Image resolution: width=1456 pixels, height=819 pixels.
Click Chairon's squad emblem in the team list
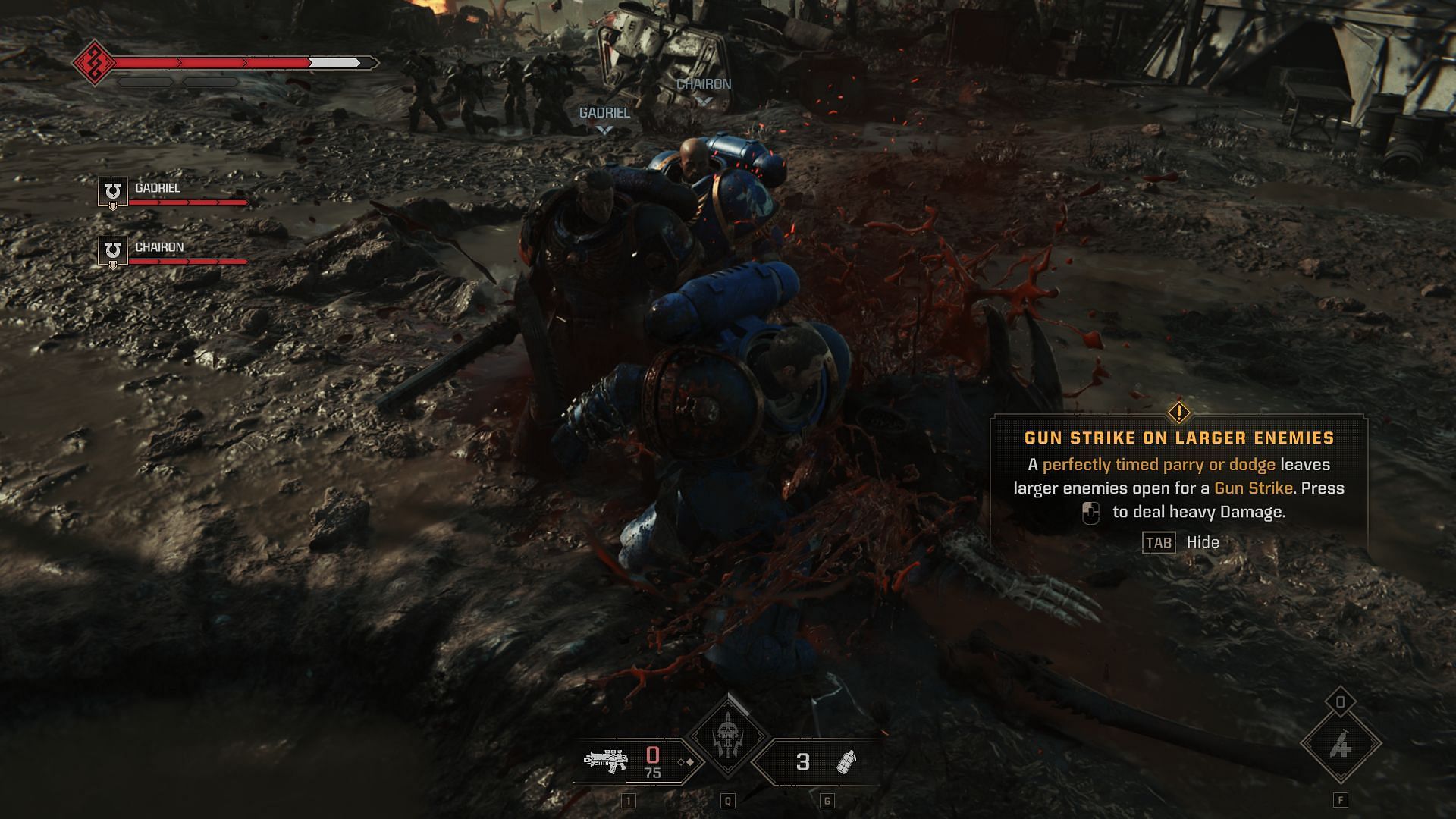click(x=113, y=251)
